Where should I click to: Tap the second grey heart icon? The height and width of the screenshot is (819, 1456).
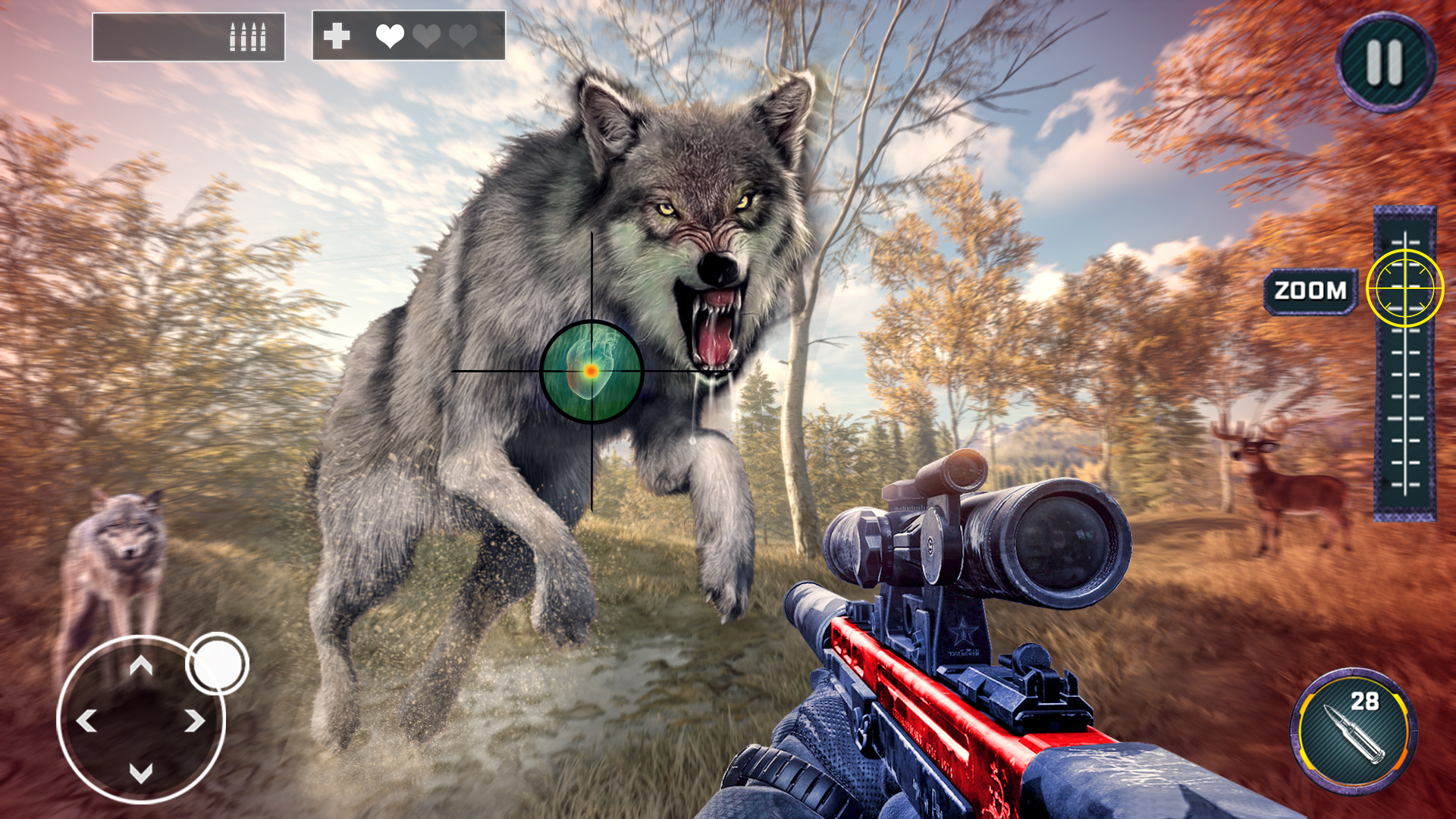(425, 34)
